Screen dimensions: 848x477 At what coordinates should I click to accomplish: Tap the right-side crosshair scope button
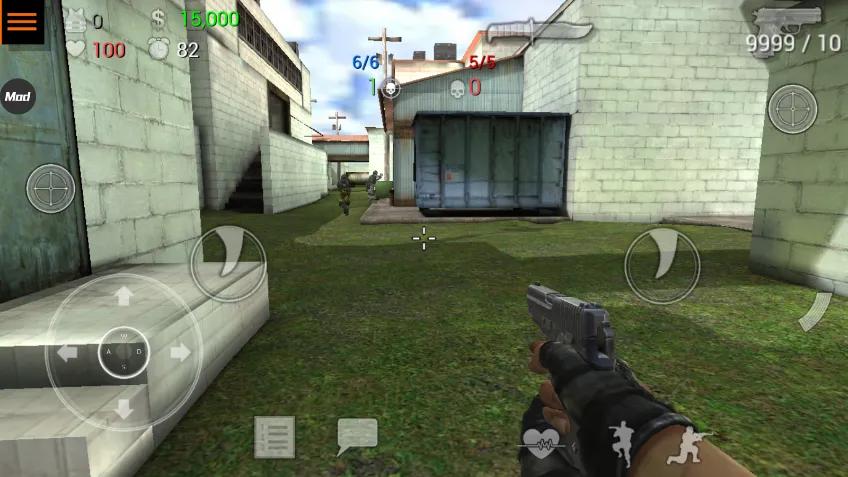[x=792, y=108]
